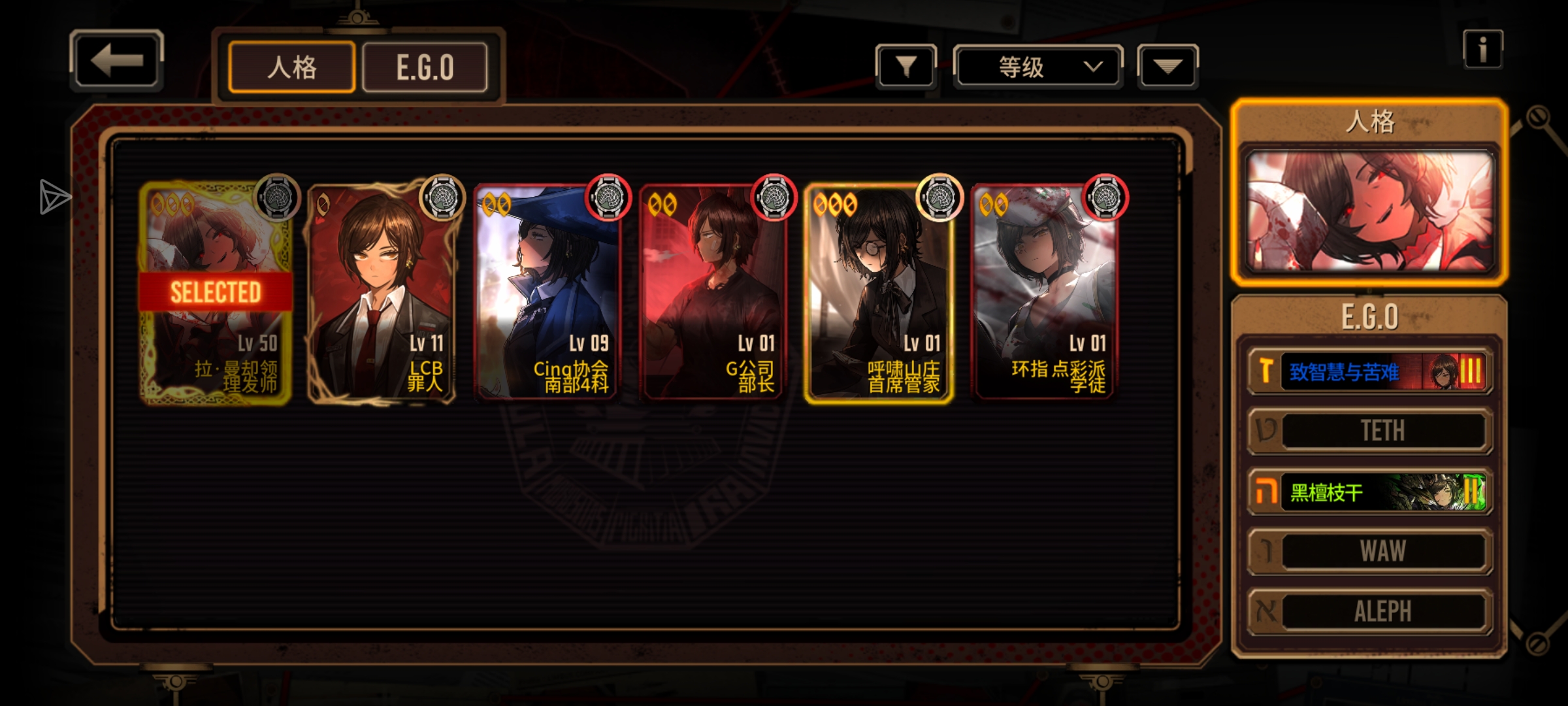Switch to the E.G.O tab

point(425,67)
